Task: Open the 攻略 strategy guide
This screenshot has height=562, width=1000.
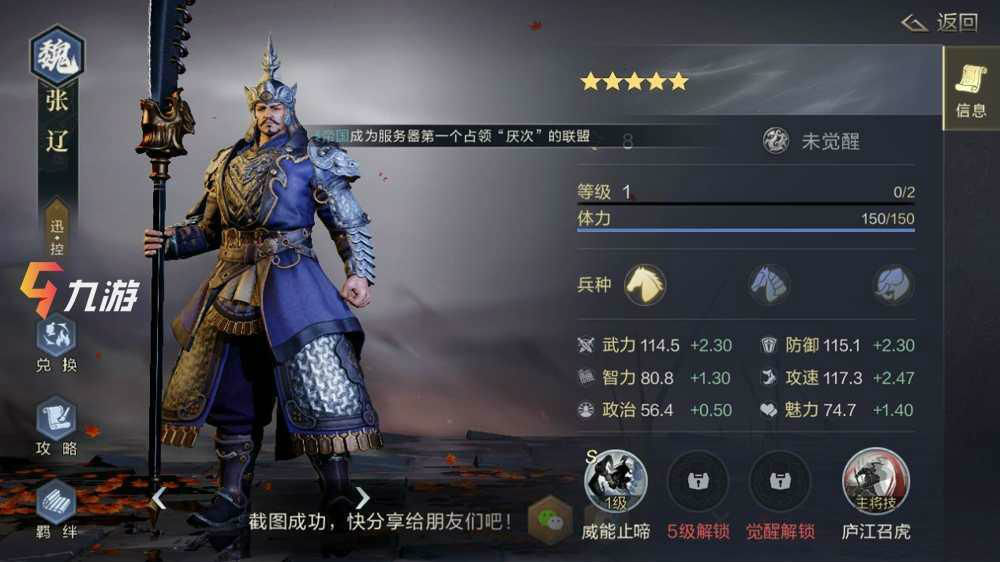Action: (57, 426)
